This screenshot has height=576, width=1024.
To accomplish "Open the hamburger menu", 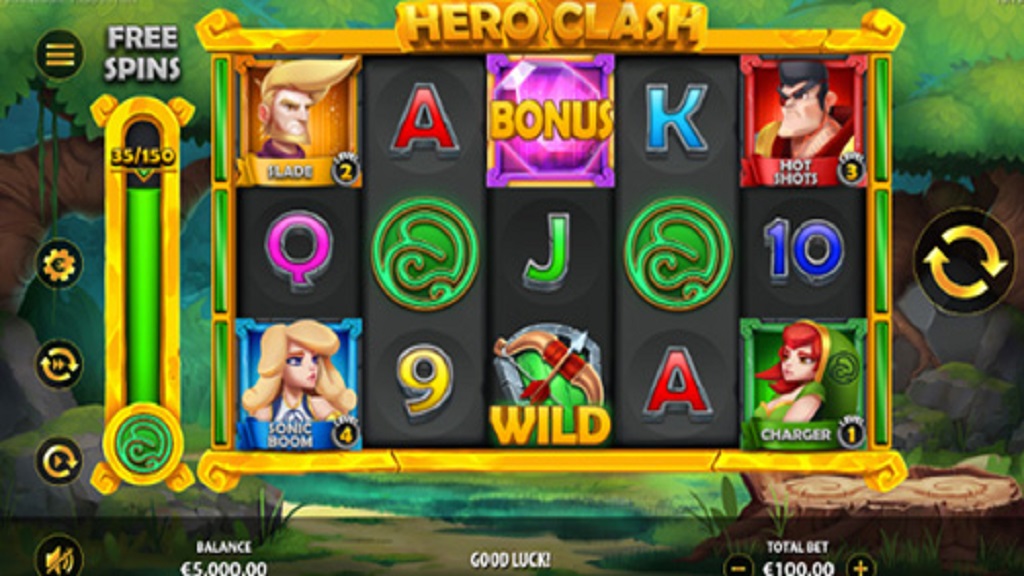I will pyautogui.click(x=60, y=54).
